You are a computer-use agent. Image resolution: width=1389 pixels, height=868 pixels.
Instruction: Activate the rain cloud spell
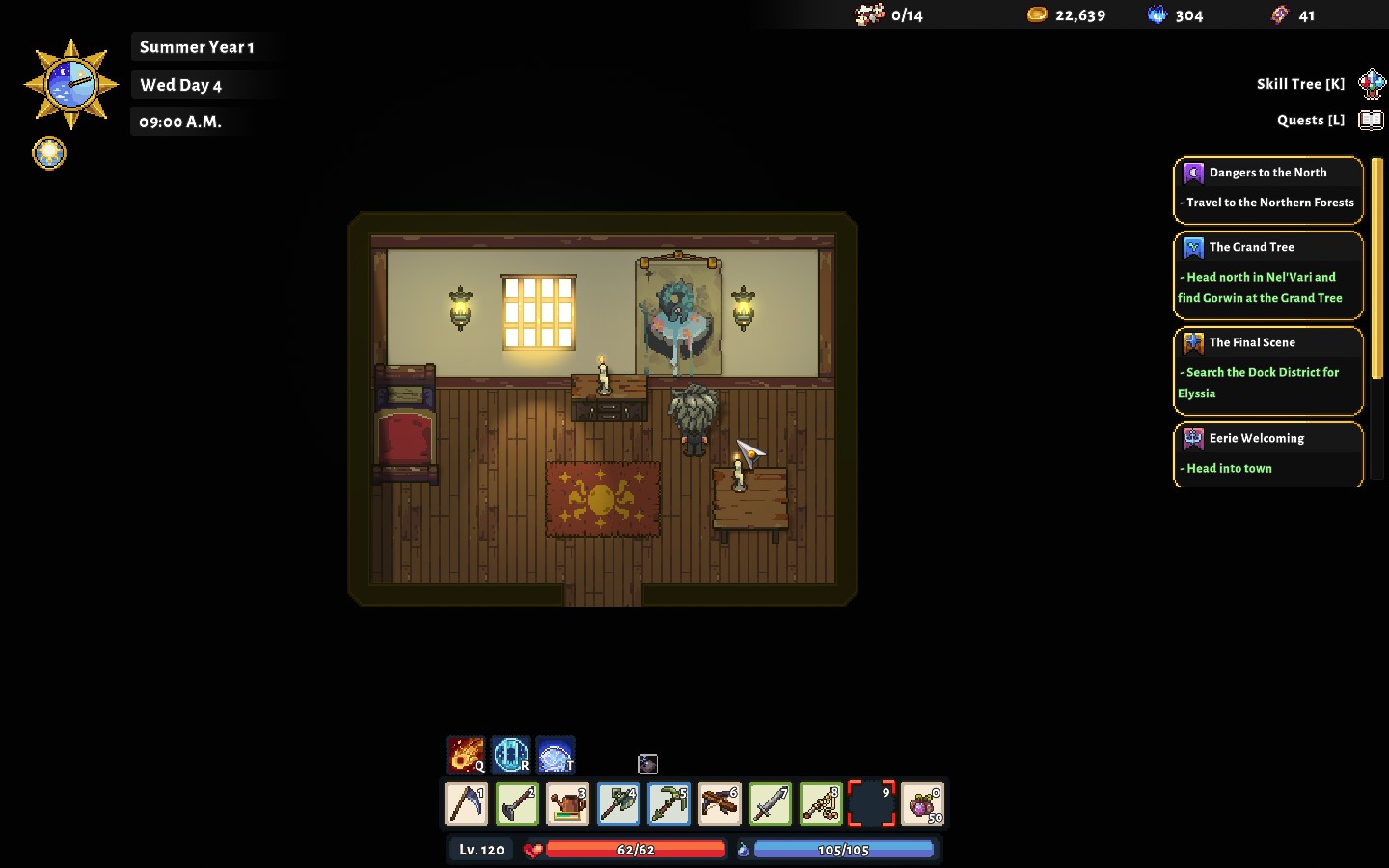pyautogui.click(x=556, y=754)
